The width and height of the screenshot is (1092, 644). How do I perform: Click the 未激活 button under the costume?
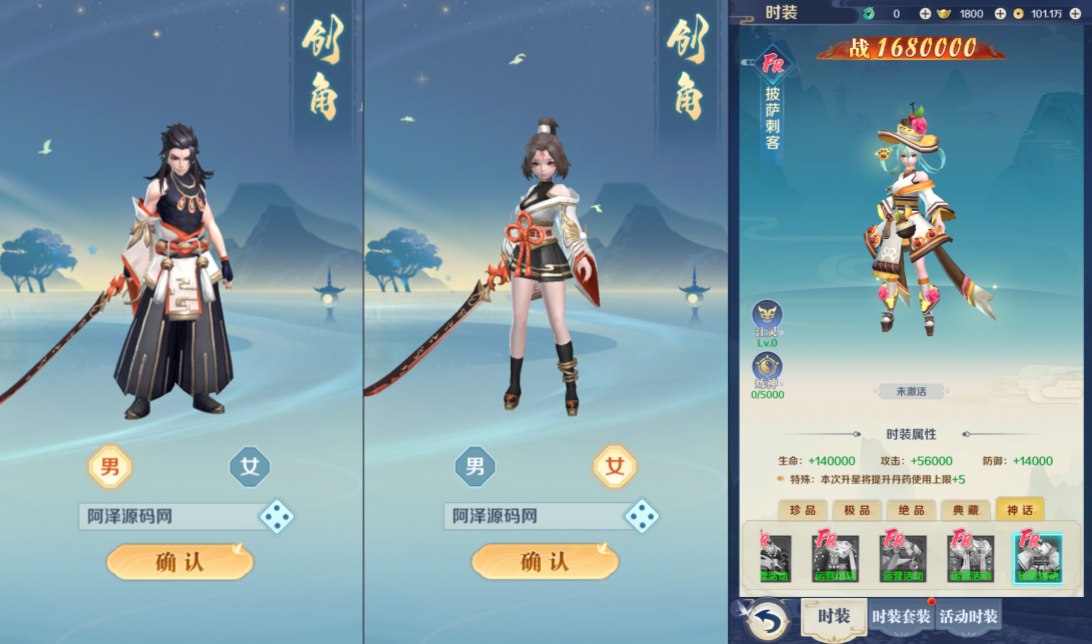910,392
